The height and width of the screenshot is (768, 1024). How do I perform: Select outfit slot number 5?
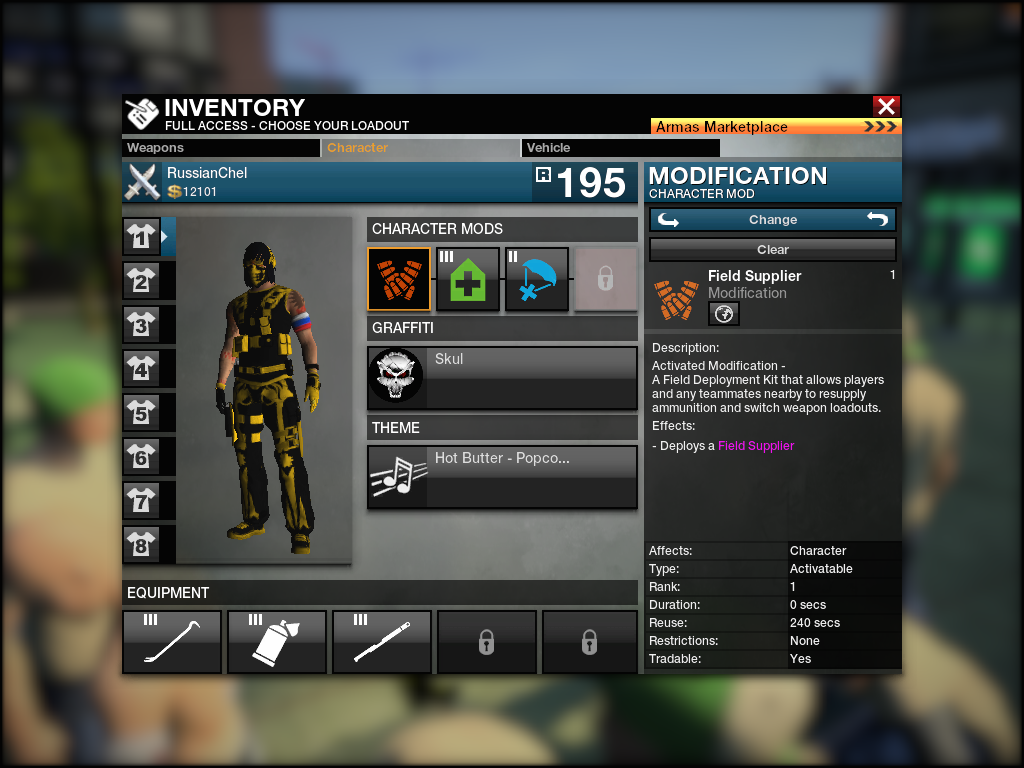(x=141, y=412)
